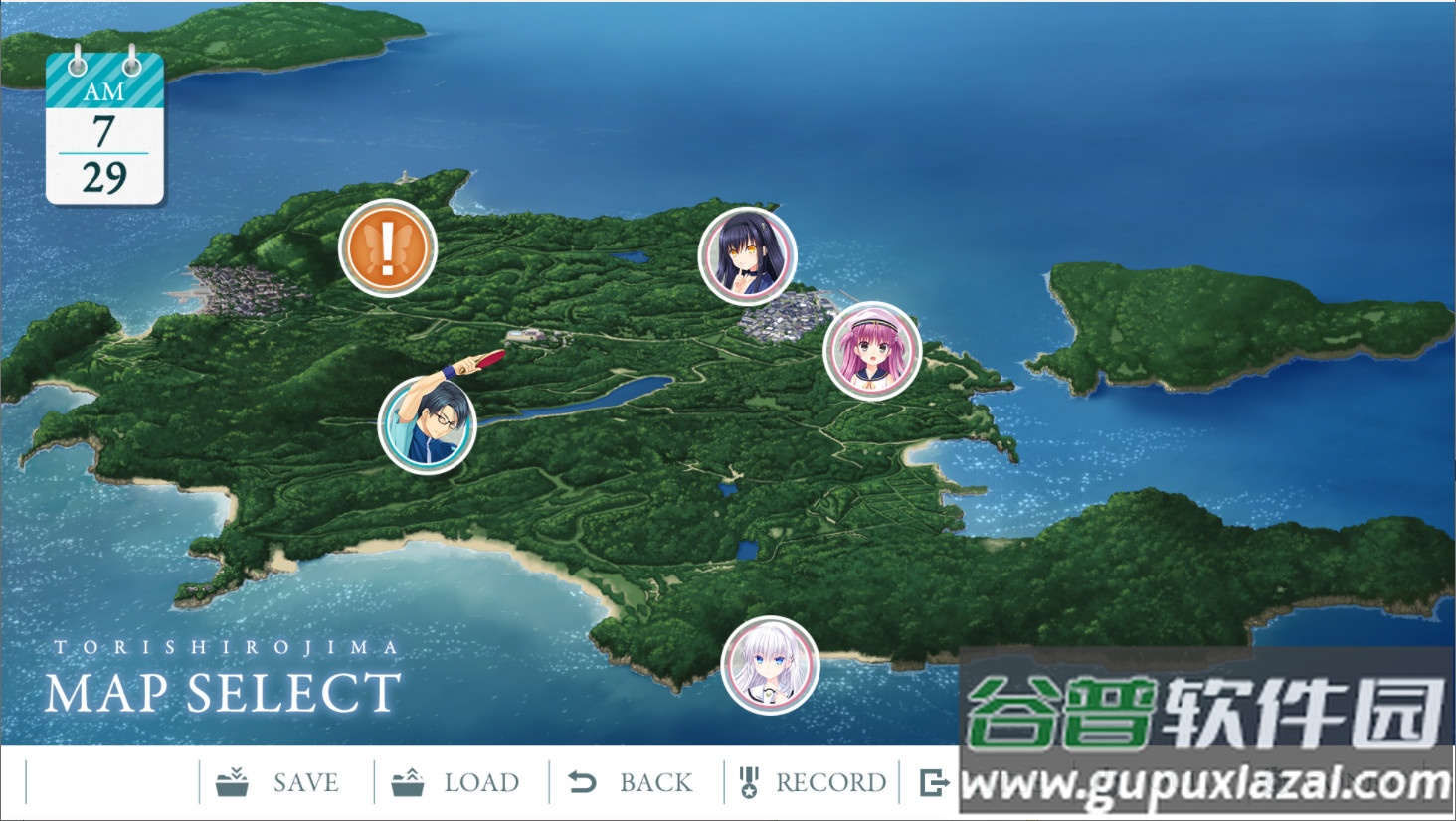The image size is (1456, 821).
Task: Click the curved BACK arrow icon
Action: click(583, 780)
